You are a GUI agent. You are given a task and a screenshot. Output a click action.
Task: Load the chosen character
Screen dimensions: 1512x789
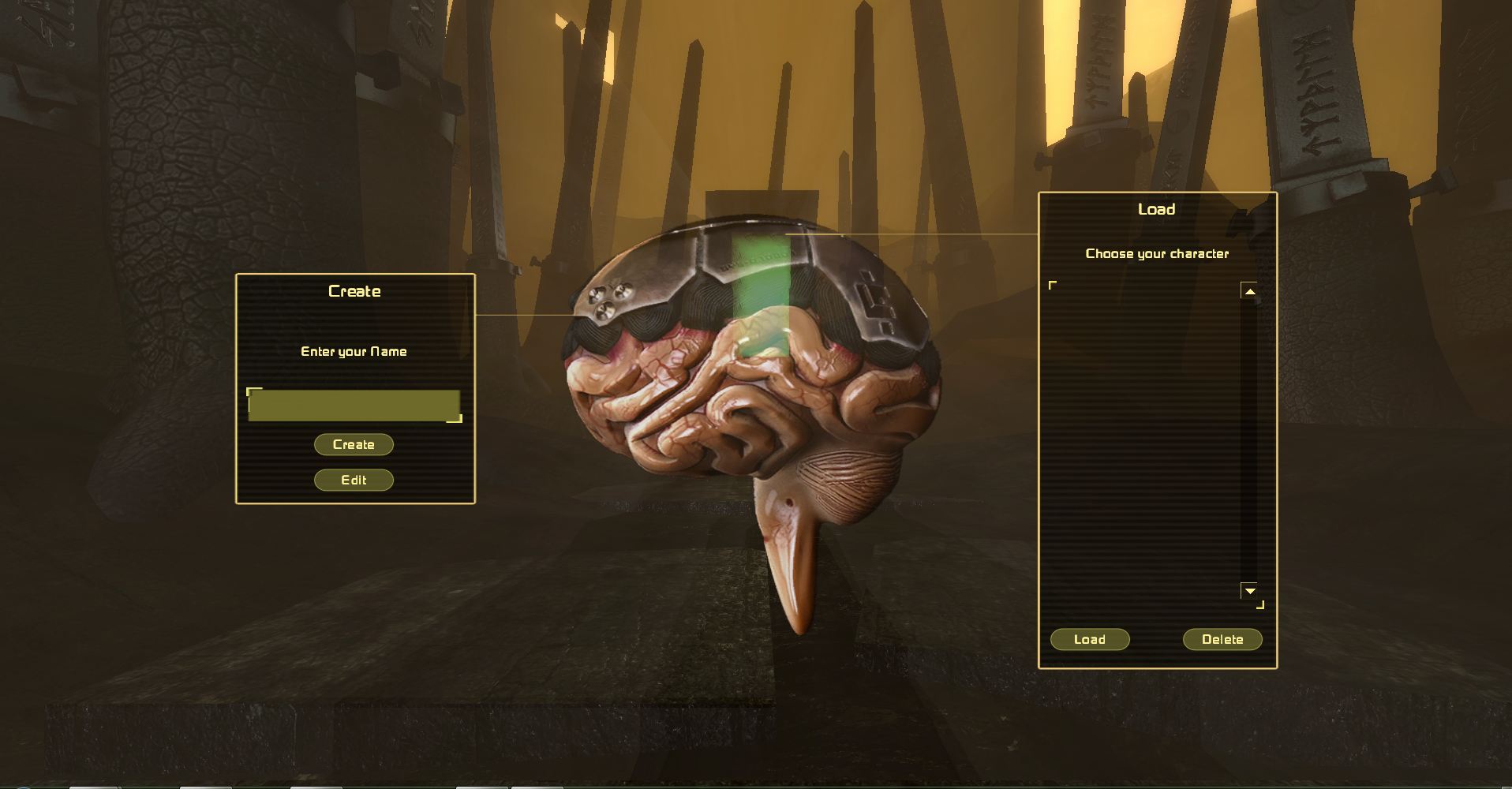click(x=1090, y=640)
